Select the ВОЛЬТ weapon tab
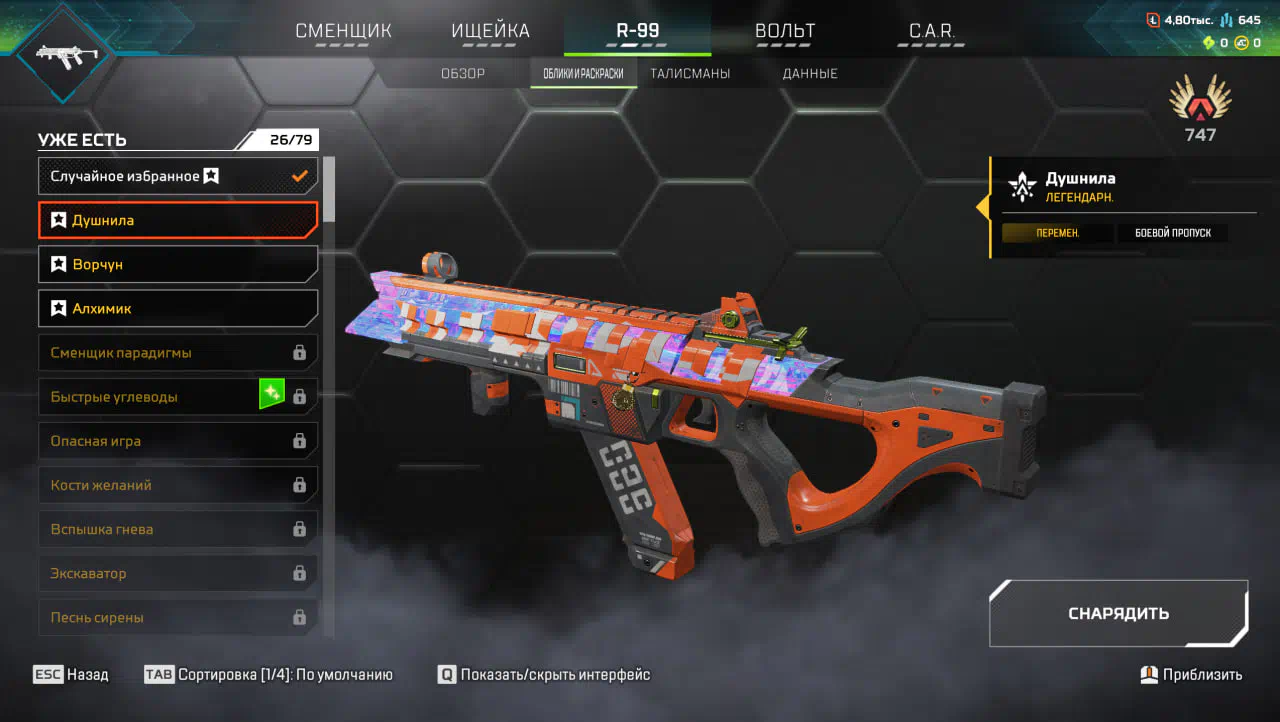This screenshot has width=1280, height=722. (785, 31)
